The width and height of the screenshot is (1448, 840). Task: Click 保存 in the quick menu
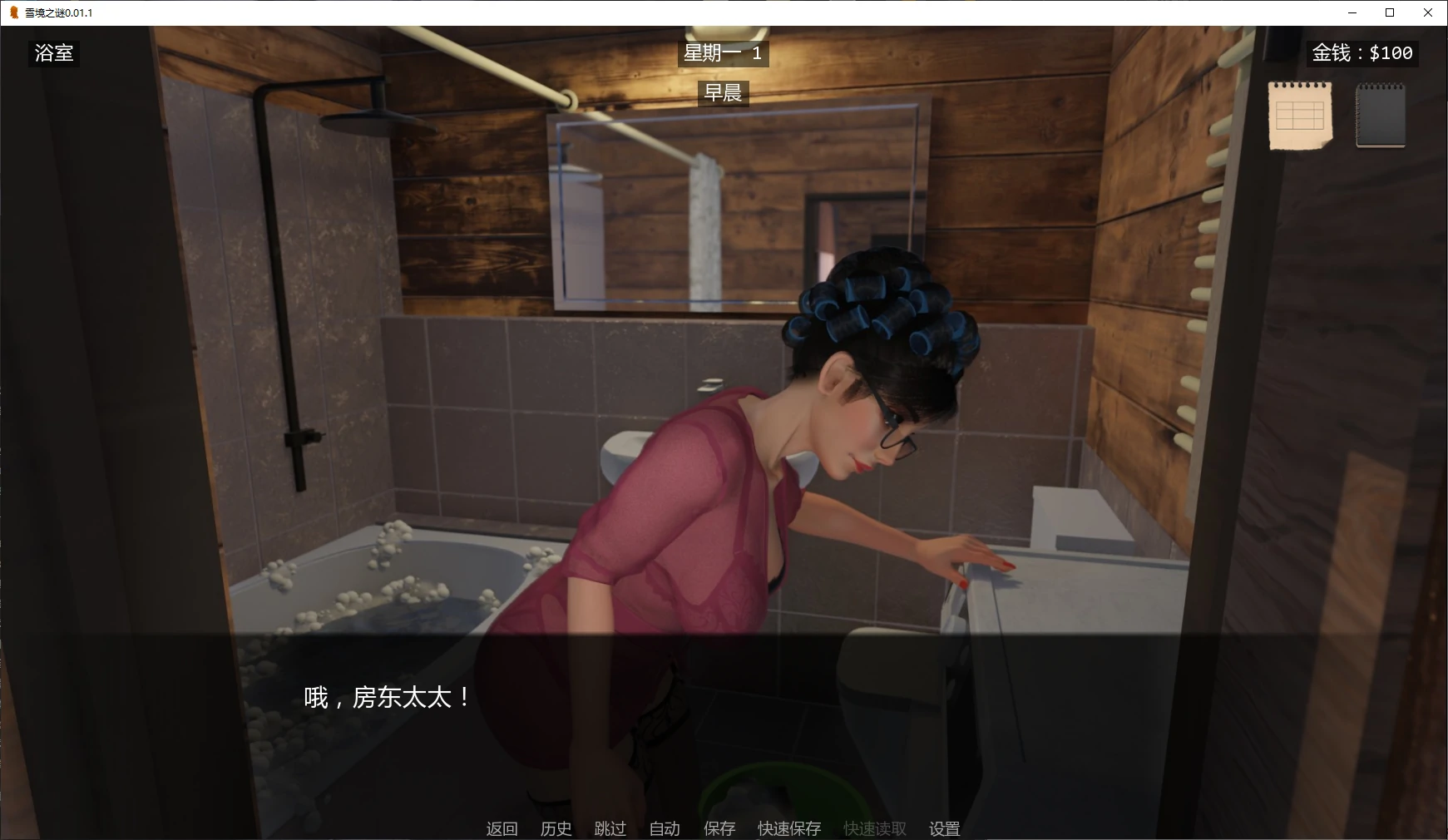click(720, 828)
